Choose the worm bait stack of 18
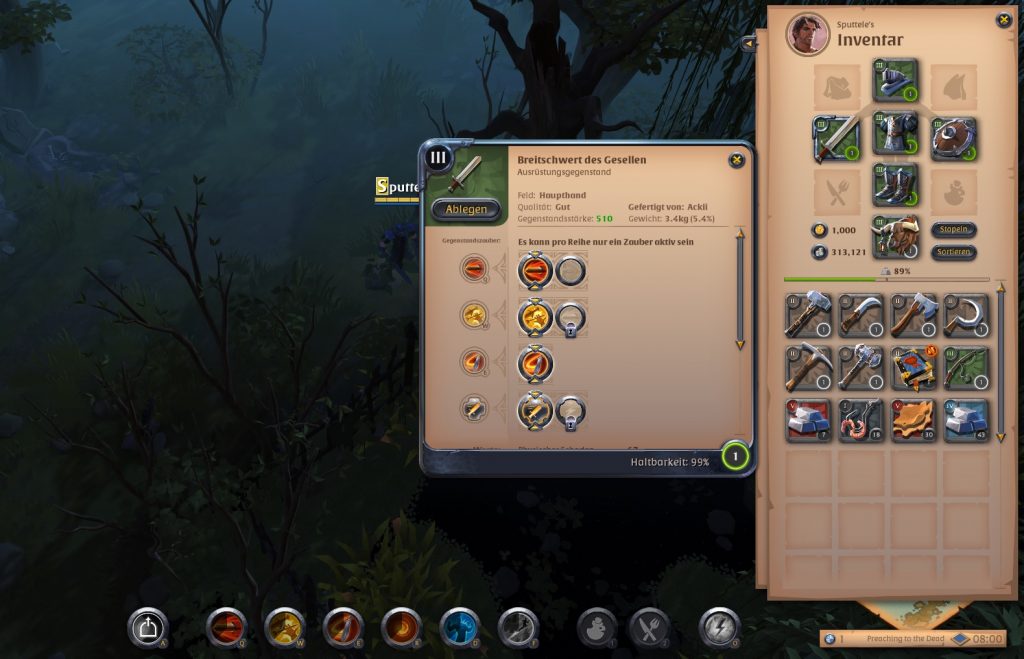The height and width of the screenshot is (659, 1024). pyautogui.click(x=861, y=419)
